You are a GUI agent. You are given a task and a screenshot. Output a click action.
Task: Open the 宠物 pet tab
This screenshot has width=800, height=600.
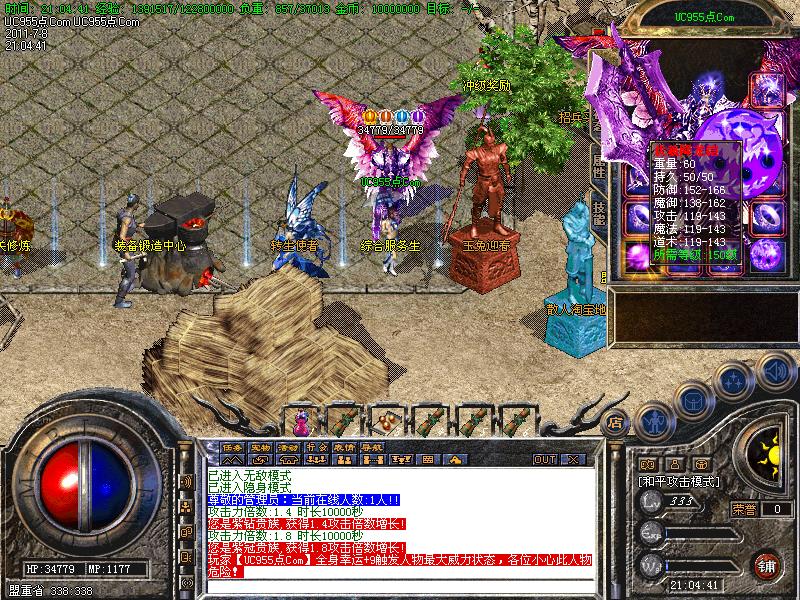click(260, 446)
